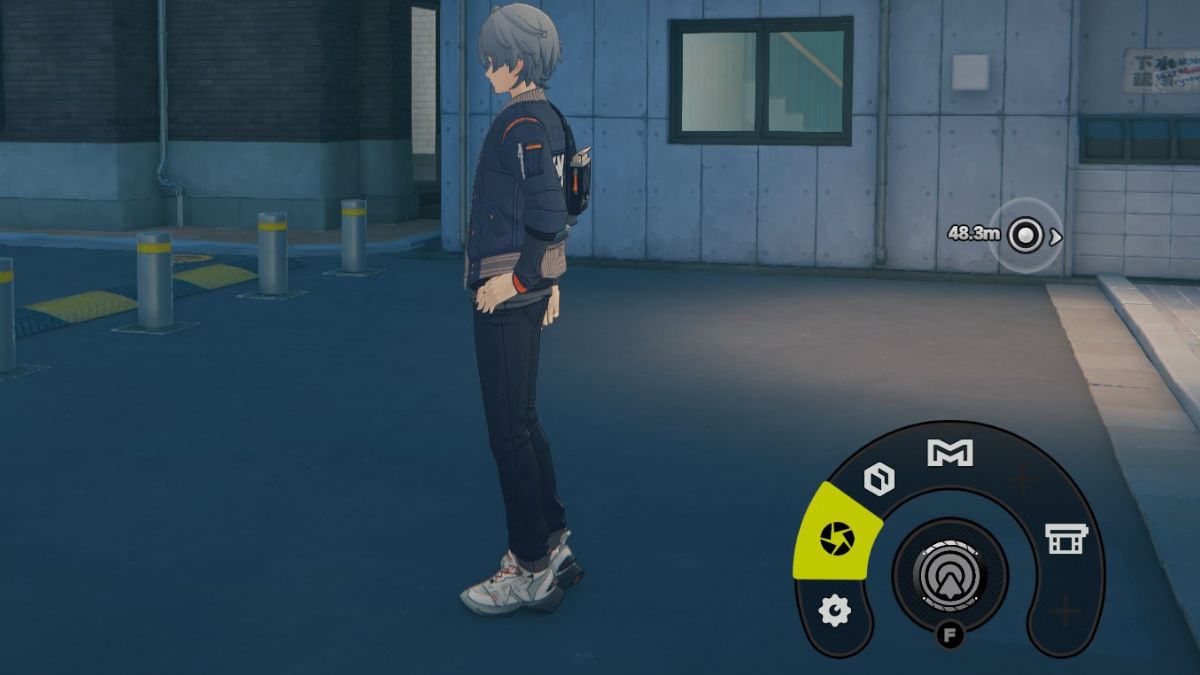
Task: Select the M-shaped icon on the wheel
Action: tap(949, 453)
